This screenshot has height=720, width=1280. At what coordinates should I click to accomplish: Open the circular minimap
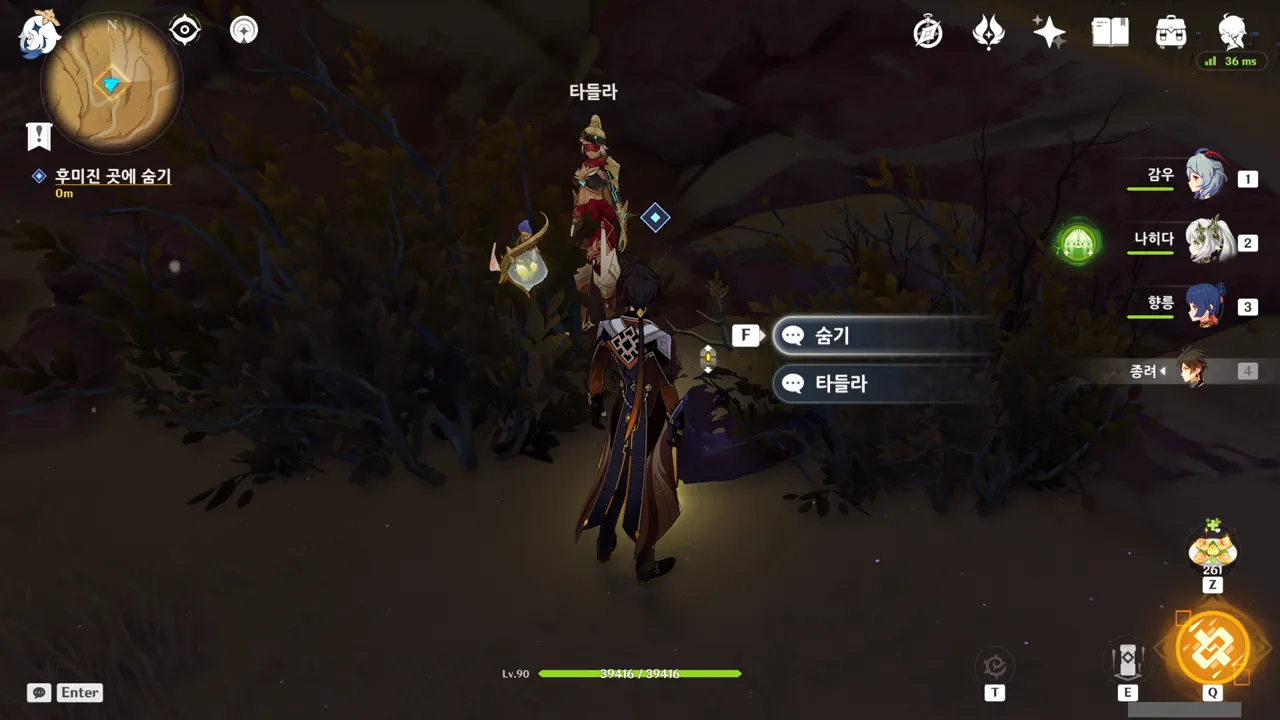(111, 83)
